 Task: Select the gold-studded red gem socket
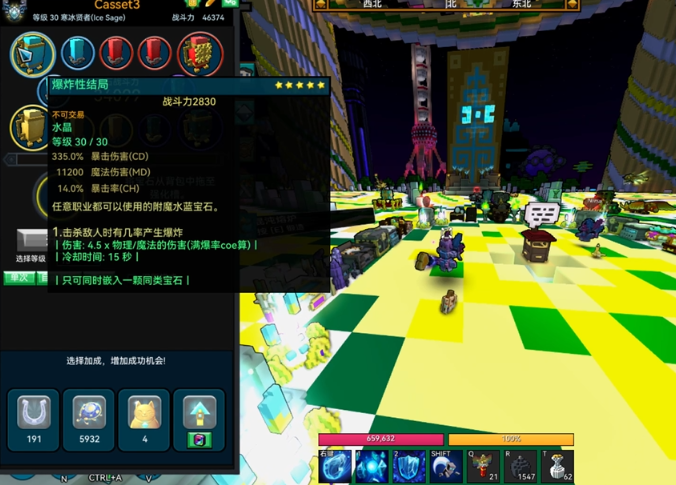click(200, 53)
